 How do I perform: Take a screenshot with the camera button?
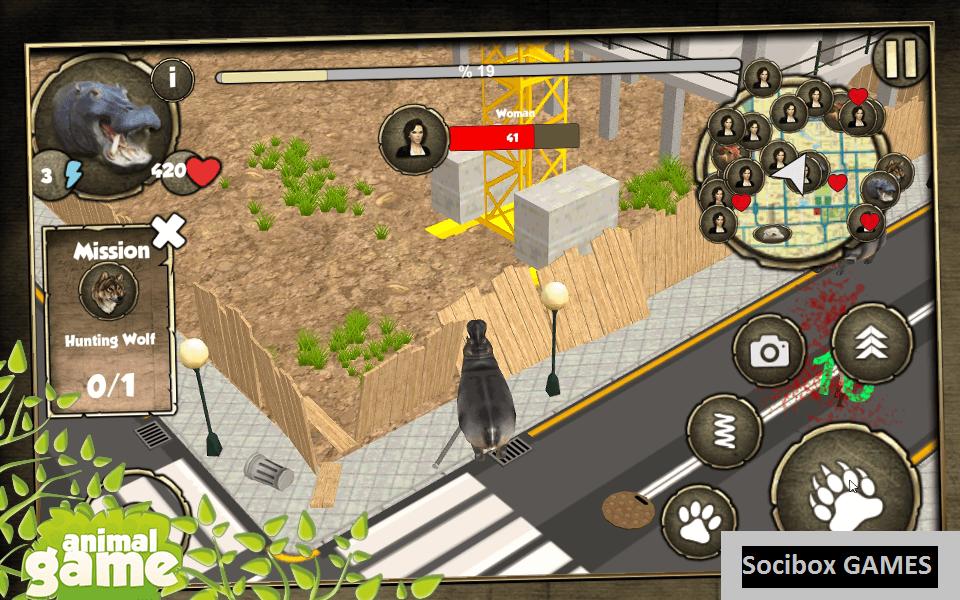(x=769, y=351)
